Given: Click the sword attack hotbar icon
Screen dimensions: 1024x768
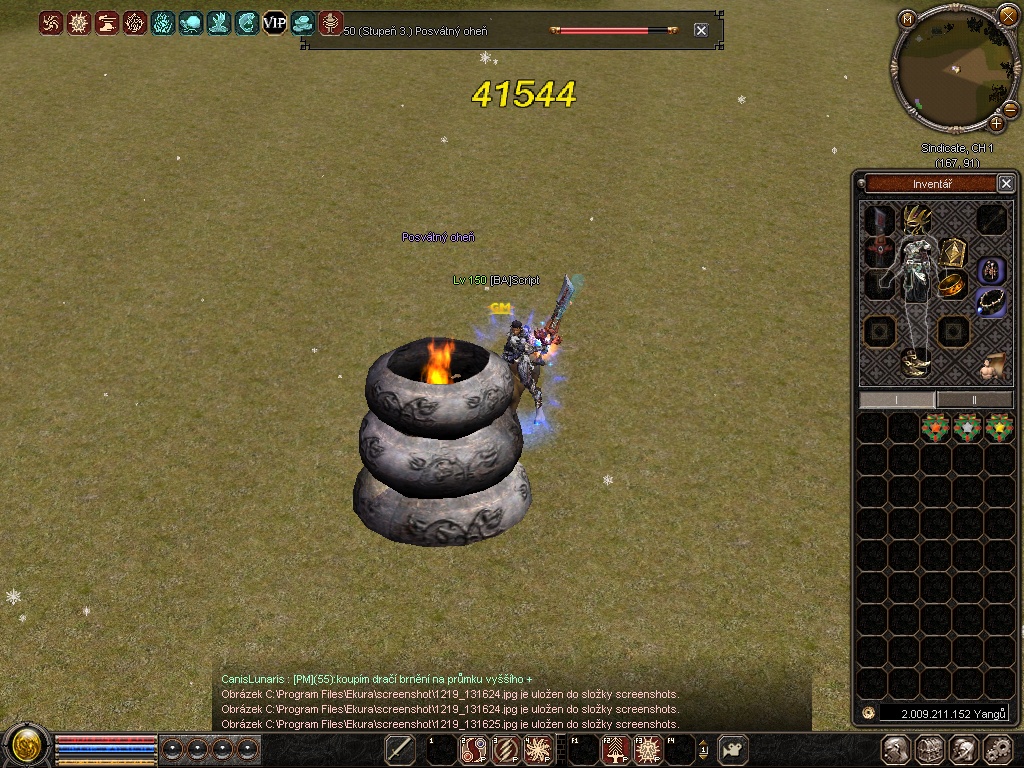Looking at the screenshot, I should pos(400,749).
